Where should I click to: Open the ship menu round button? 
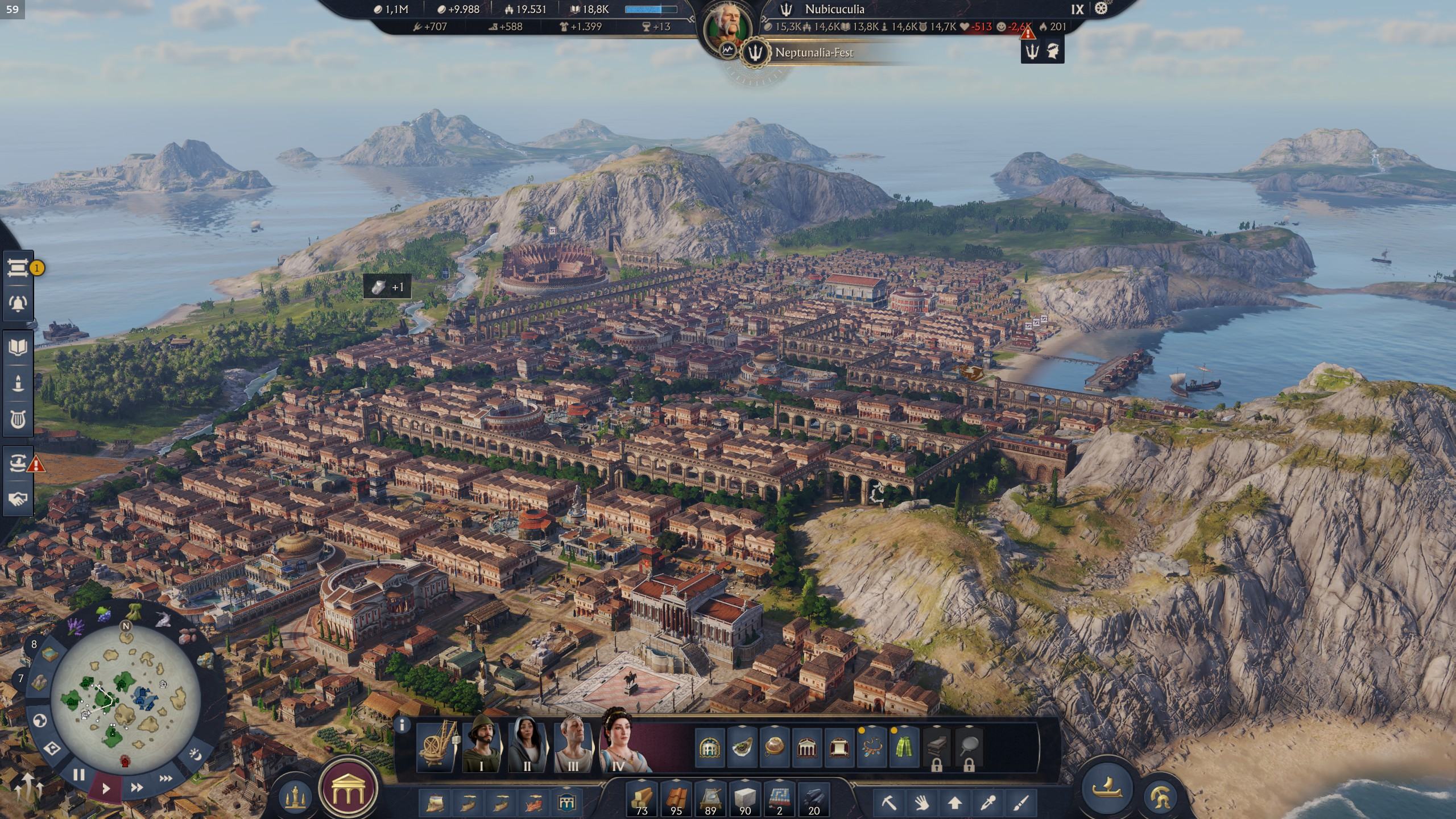pos(1107,788)
